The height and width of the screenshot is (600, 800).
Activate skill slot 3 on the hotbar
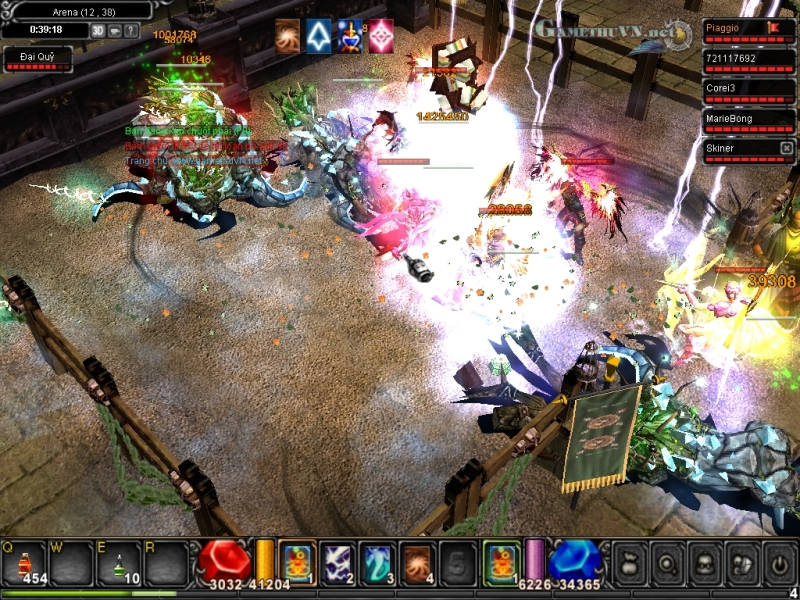[376, 563]
